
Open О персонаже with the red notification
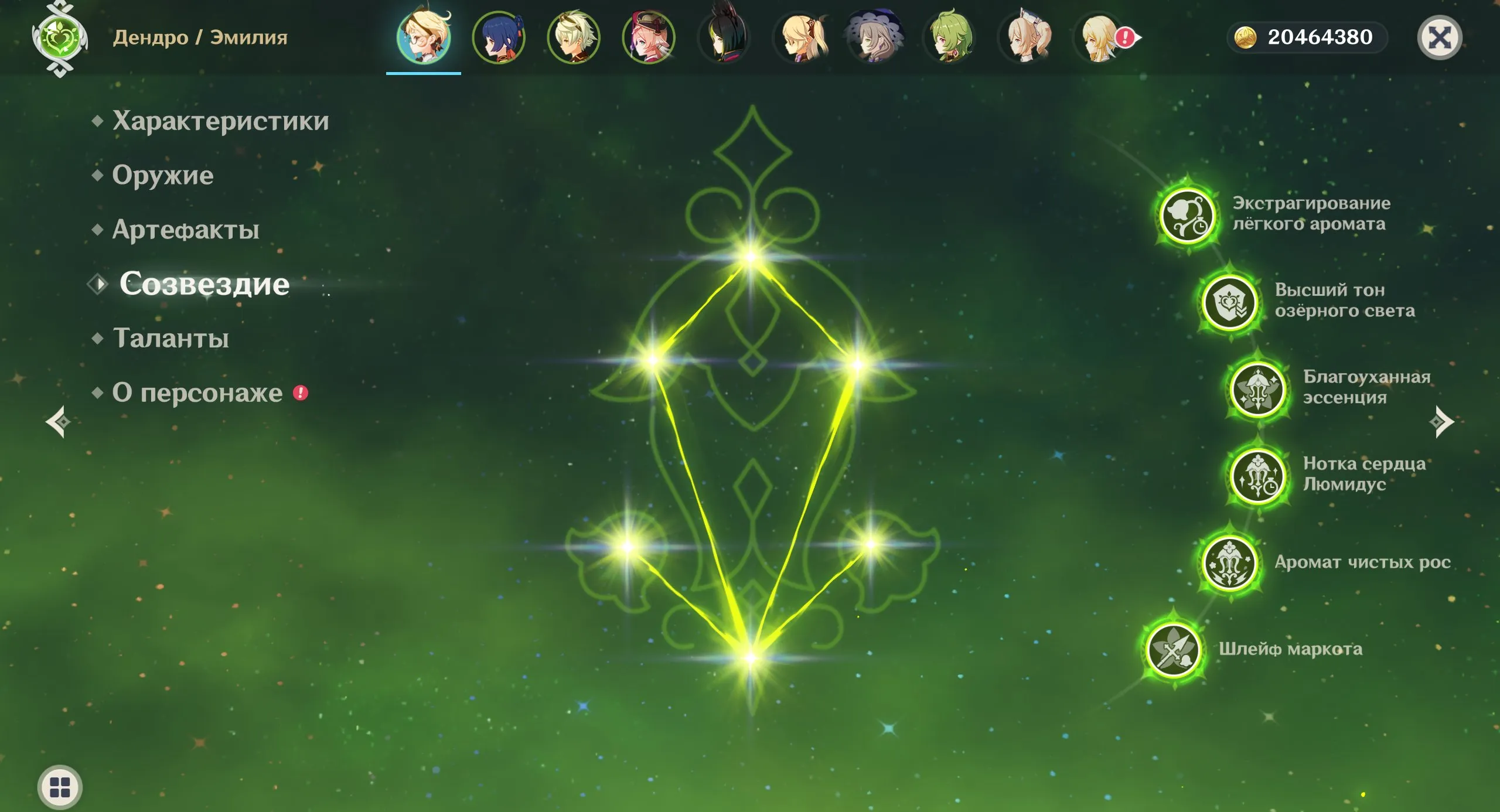click(196, 394)
